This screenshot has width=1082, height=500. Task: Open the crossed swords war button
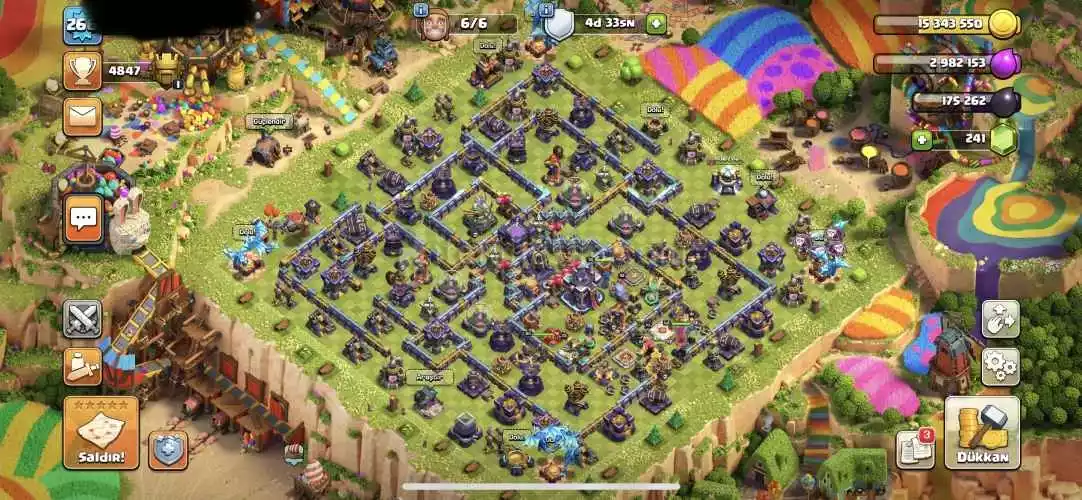point(83,319)
